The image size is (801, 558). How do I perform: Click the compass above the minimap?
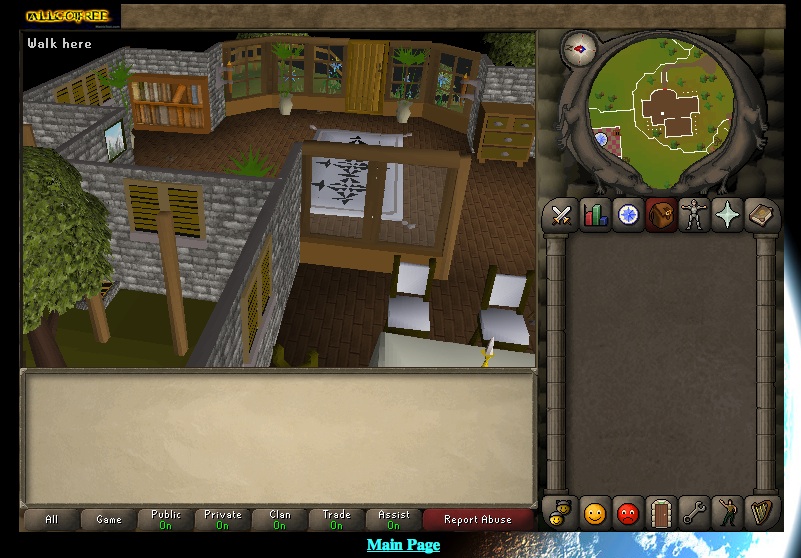tap(578, 47)
